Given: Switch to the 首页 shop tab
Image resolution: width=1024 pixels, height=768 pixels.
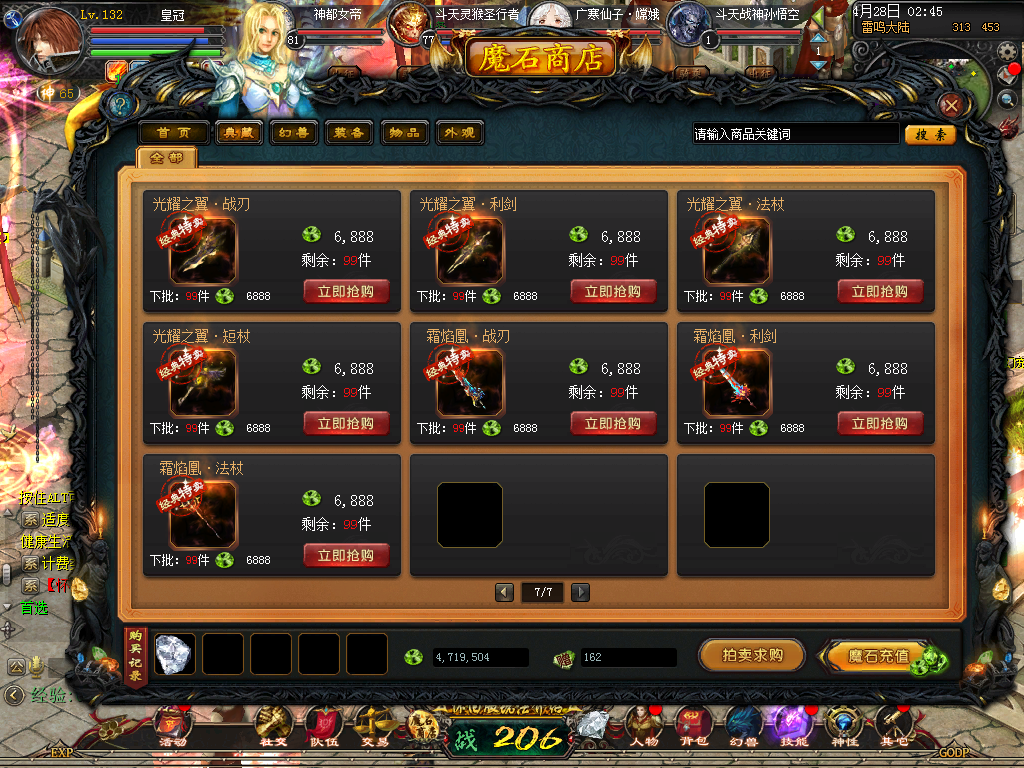Looking at the screenshot, I should click(174, 133).
